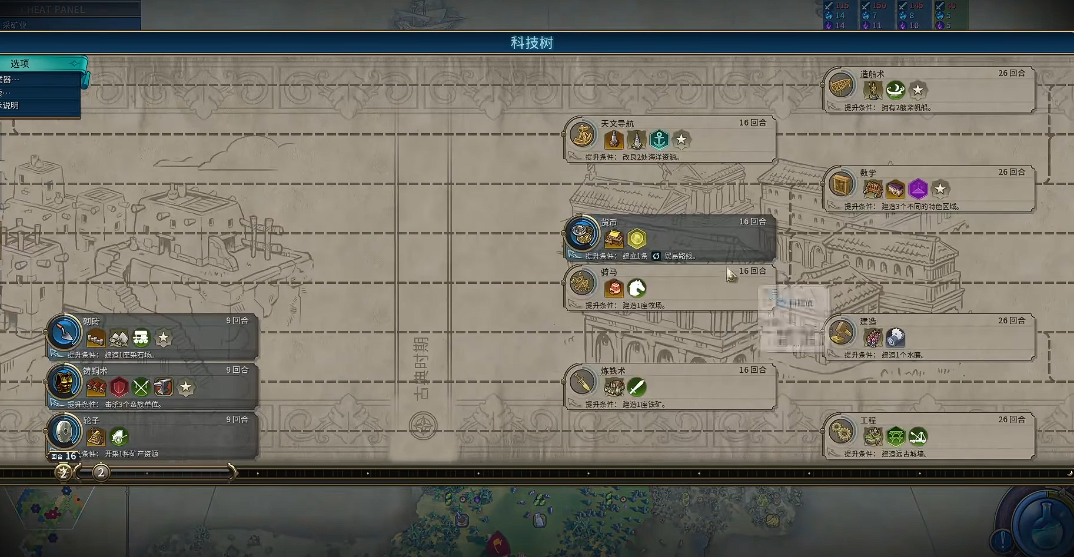Click the teal anchor harbor icon
The height and width of the screenshot is (557, 1074).
pos(658,140)
